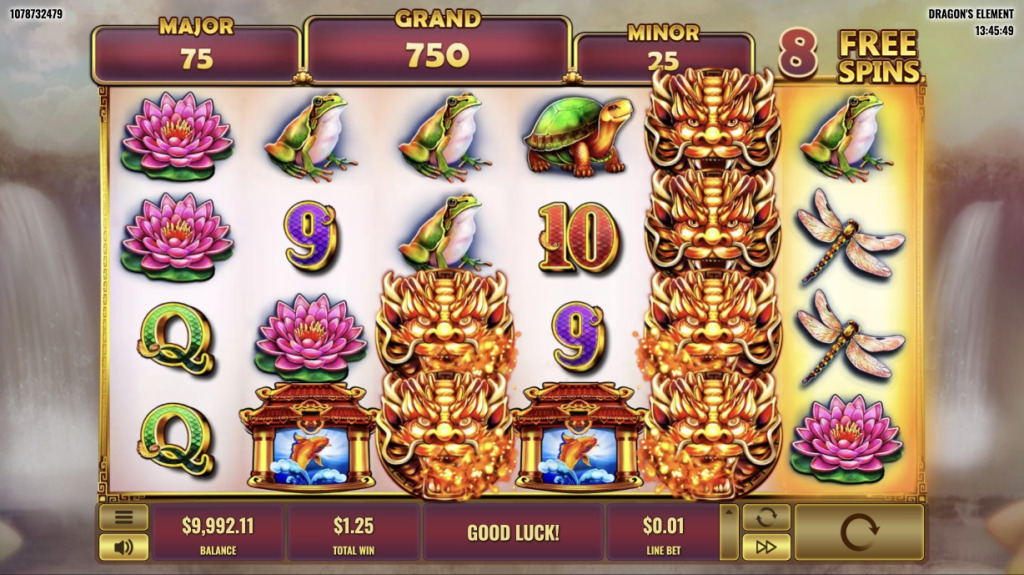Activate the fast-forward turbo spin button
The image size is (1024, 575).
766,547
